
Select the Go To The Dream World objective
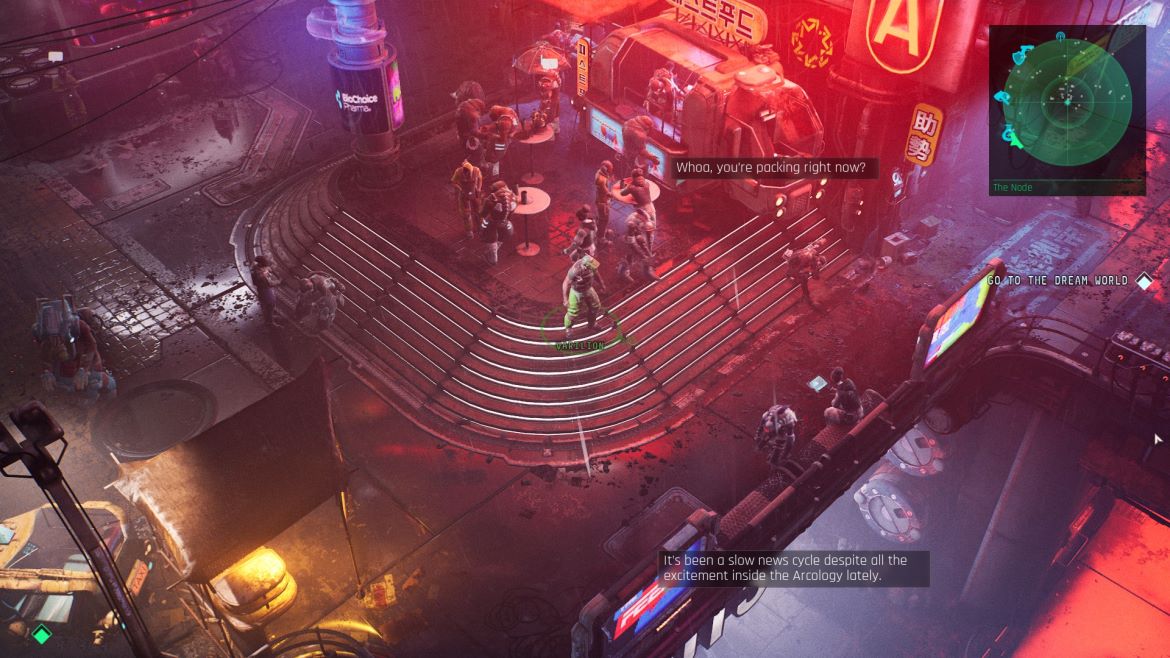[x=1058, y=281]
